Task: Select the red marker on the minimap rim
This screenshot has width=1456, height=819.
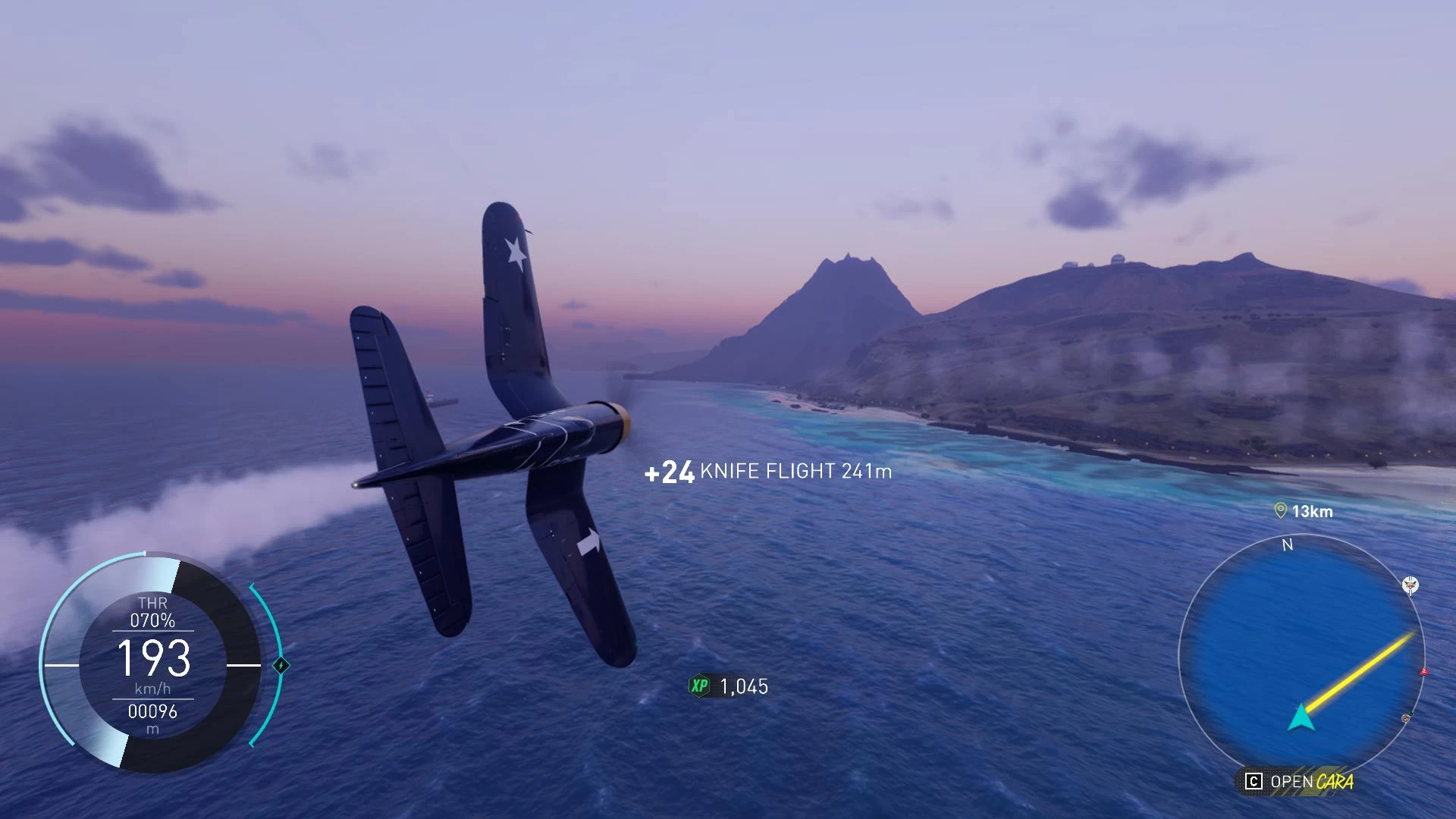Action: 1423,672
